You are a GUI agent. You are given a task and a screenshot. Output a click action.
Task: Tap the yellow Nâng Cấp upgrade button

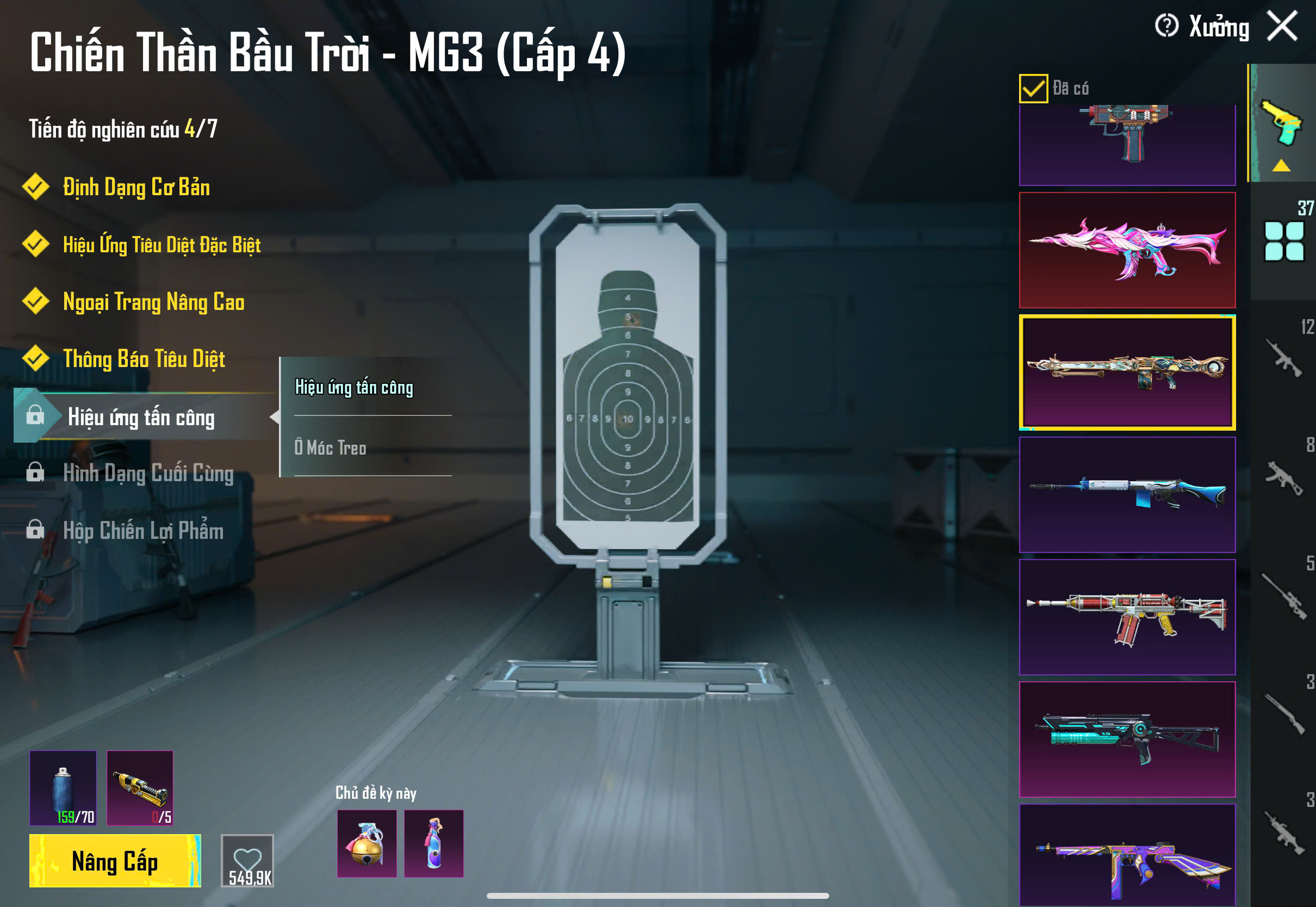115,860
